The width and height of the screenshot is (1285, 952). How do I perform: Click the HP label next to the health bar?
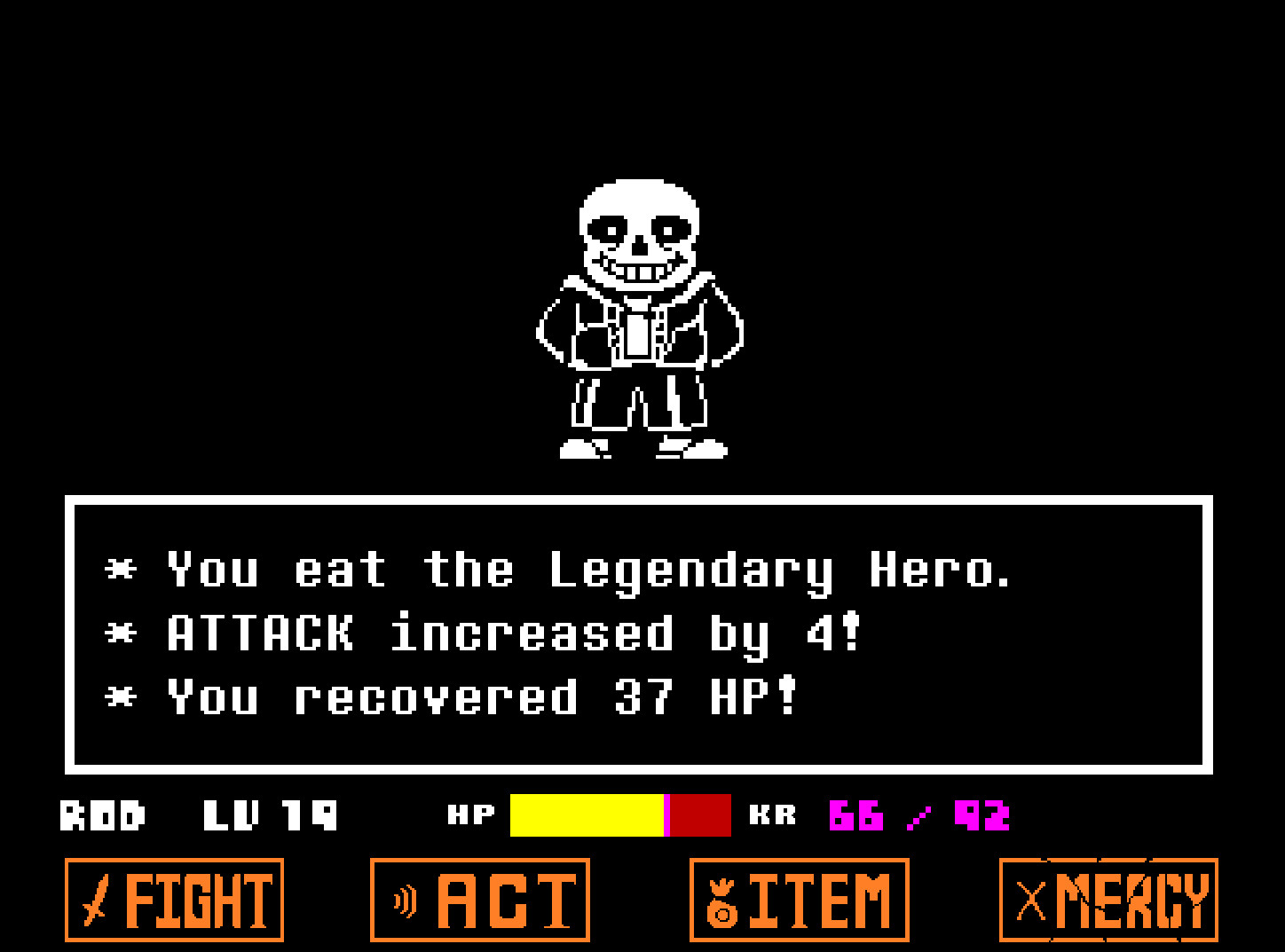[473, 814]
